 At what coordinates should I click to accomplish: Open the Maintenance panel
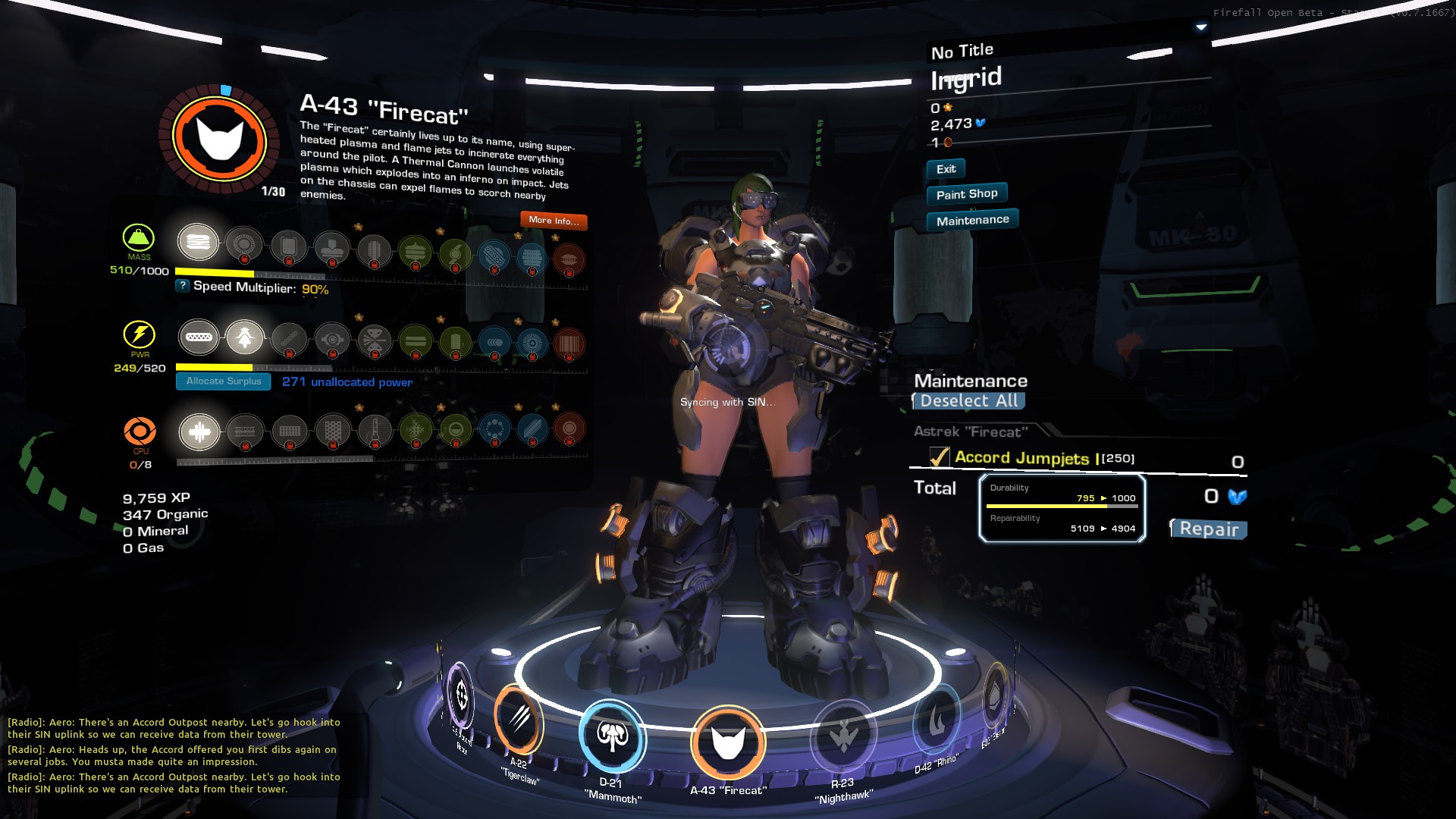pos(972,221)
